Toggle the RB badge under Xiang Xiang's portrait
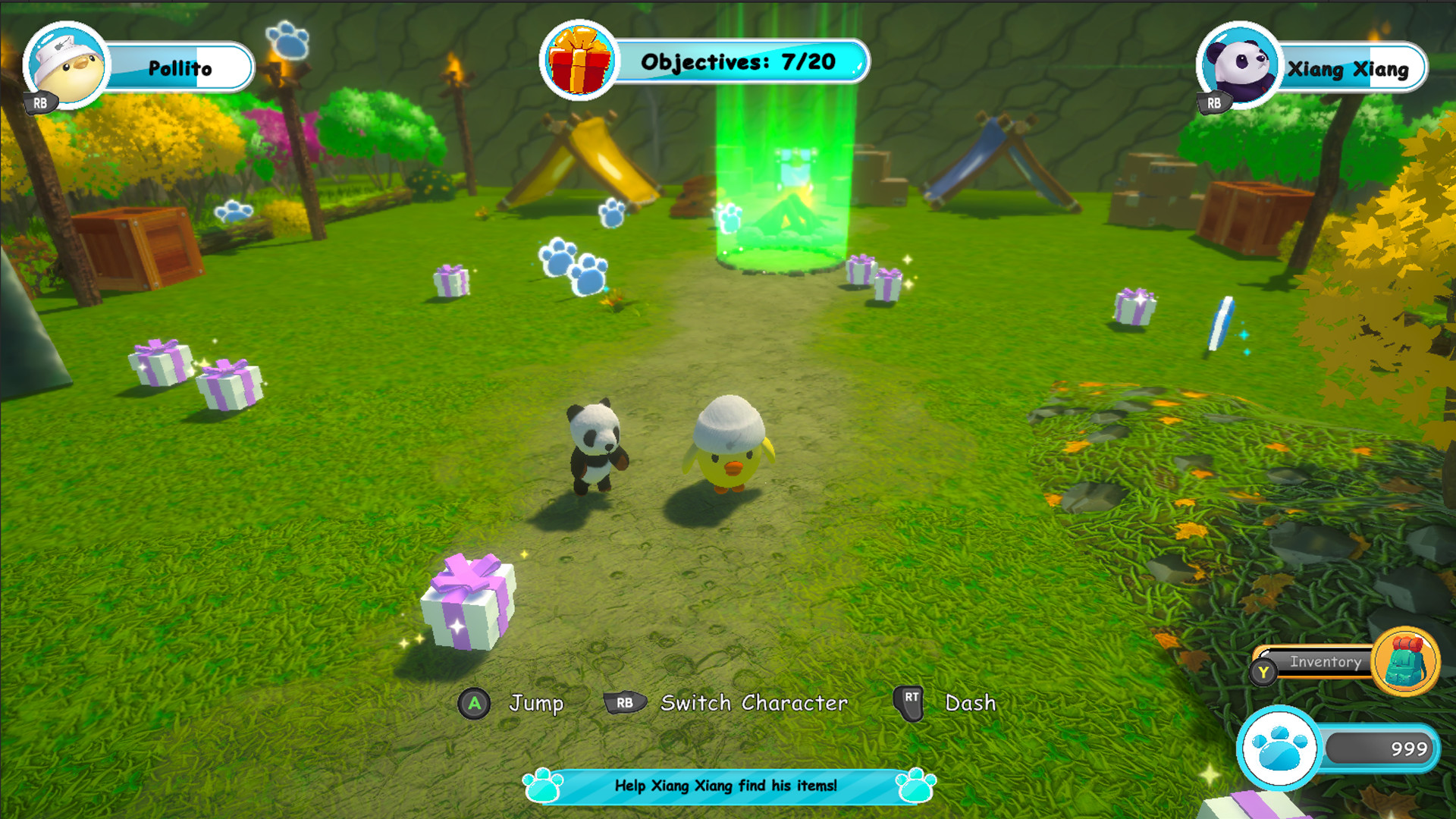Viewport: 1456px width, 819px height. [x=1214, y=101]
